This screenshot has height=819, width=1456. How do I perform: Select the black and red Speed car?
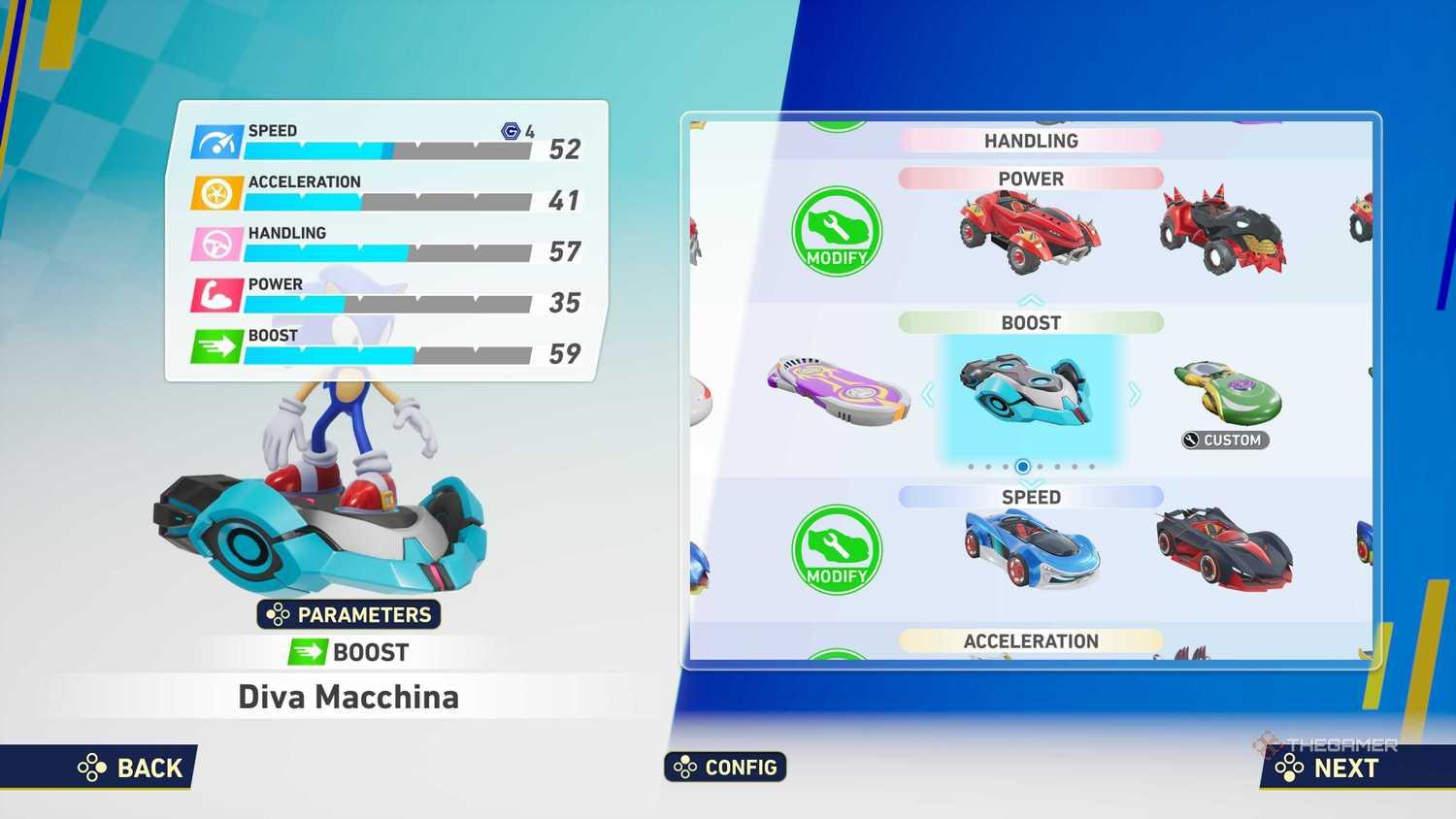tap(1225, 549)
